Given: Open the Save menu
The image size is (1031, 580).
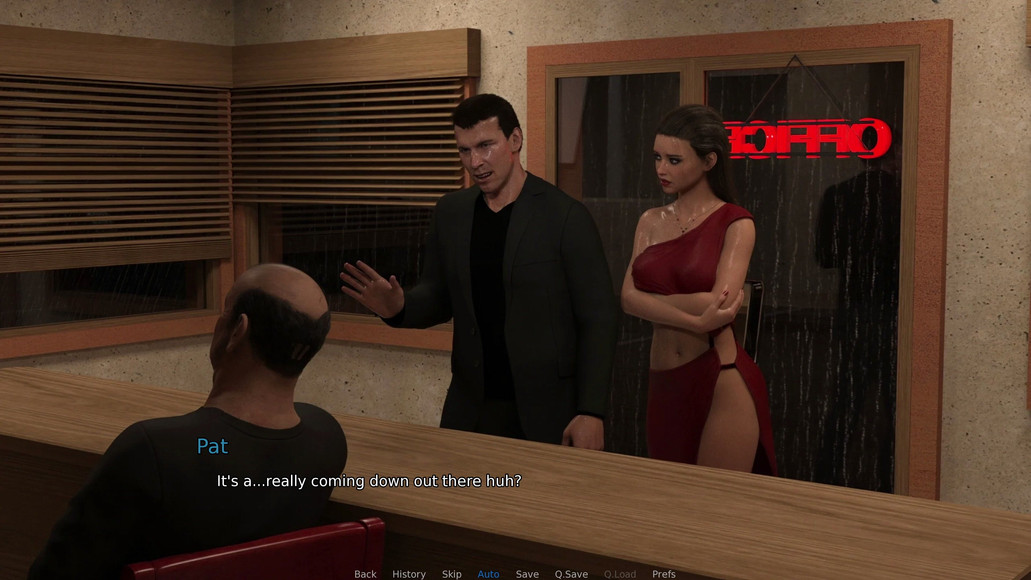Looking at the screenshot, I should pos(527,574).
